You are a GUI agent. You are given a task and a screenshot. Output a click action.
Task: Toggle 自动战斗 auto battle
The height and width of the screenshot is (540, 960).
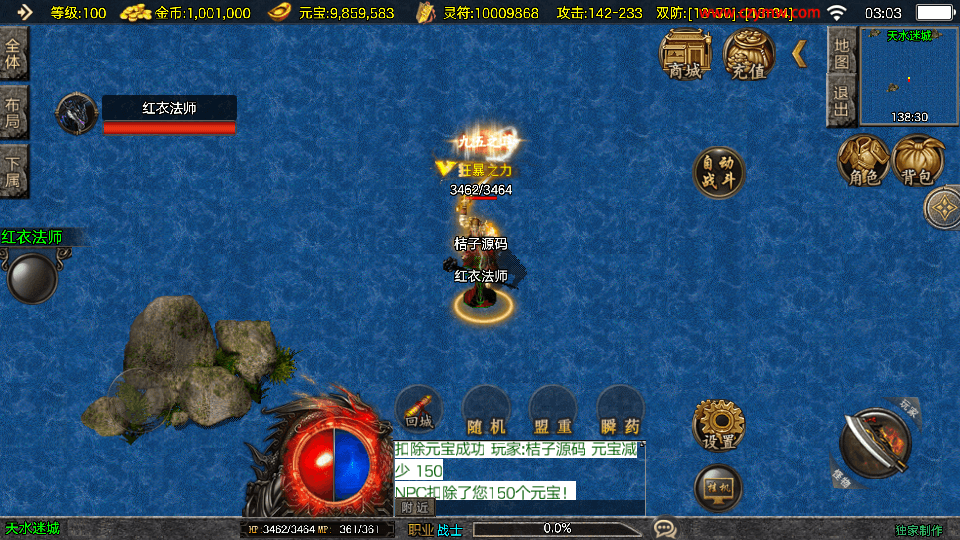[x=719, y=173]
